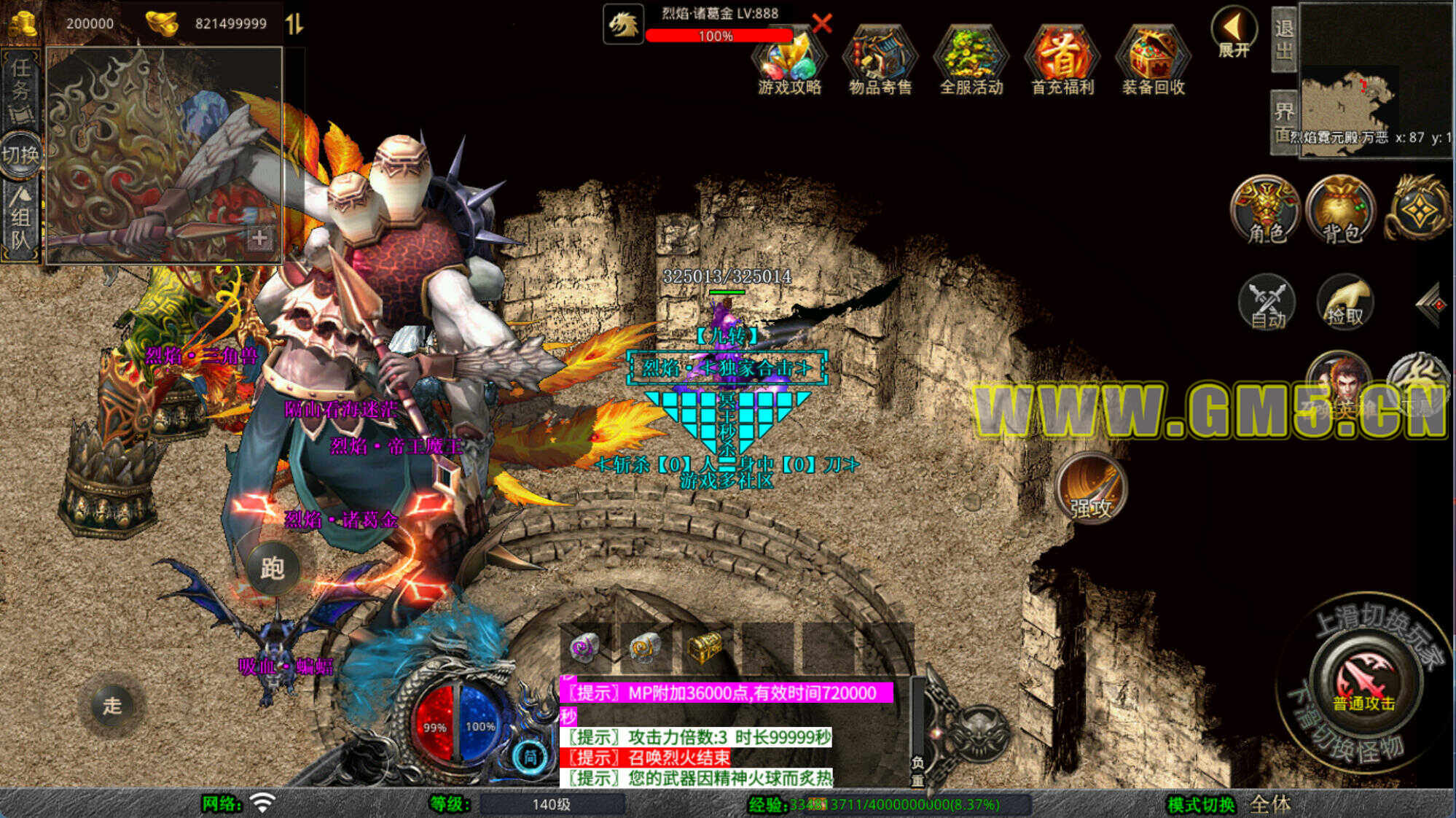Screen dimensions: 1456x818
Task: Open the 物品寄售 consignment shop
Action: point(880,62)
